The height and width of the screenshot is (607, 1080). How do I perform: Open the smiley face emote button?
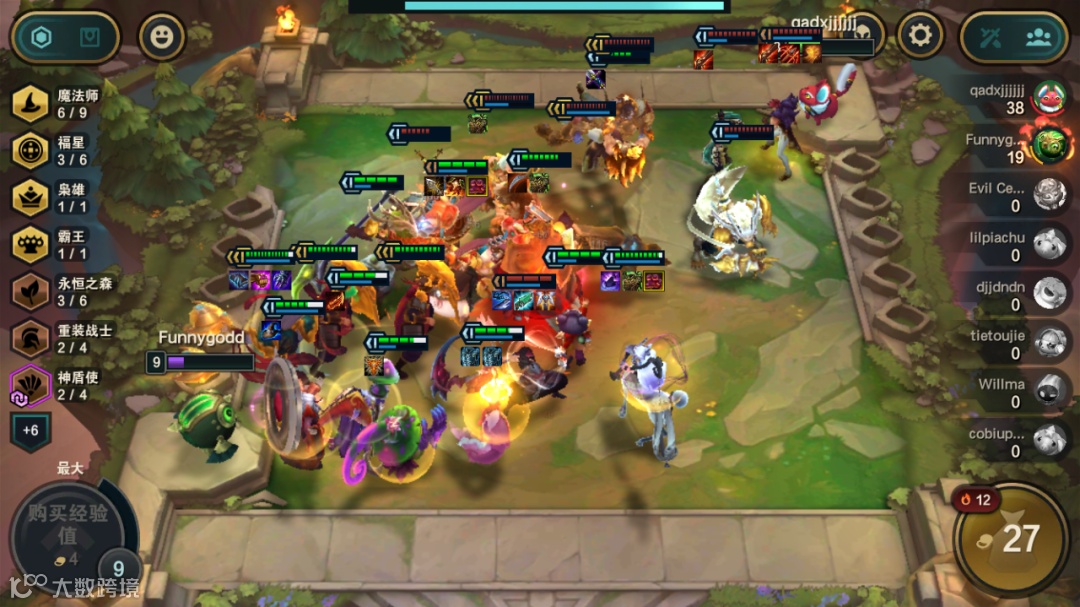161,38
